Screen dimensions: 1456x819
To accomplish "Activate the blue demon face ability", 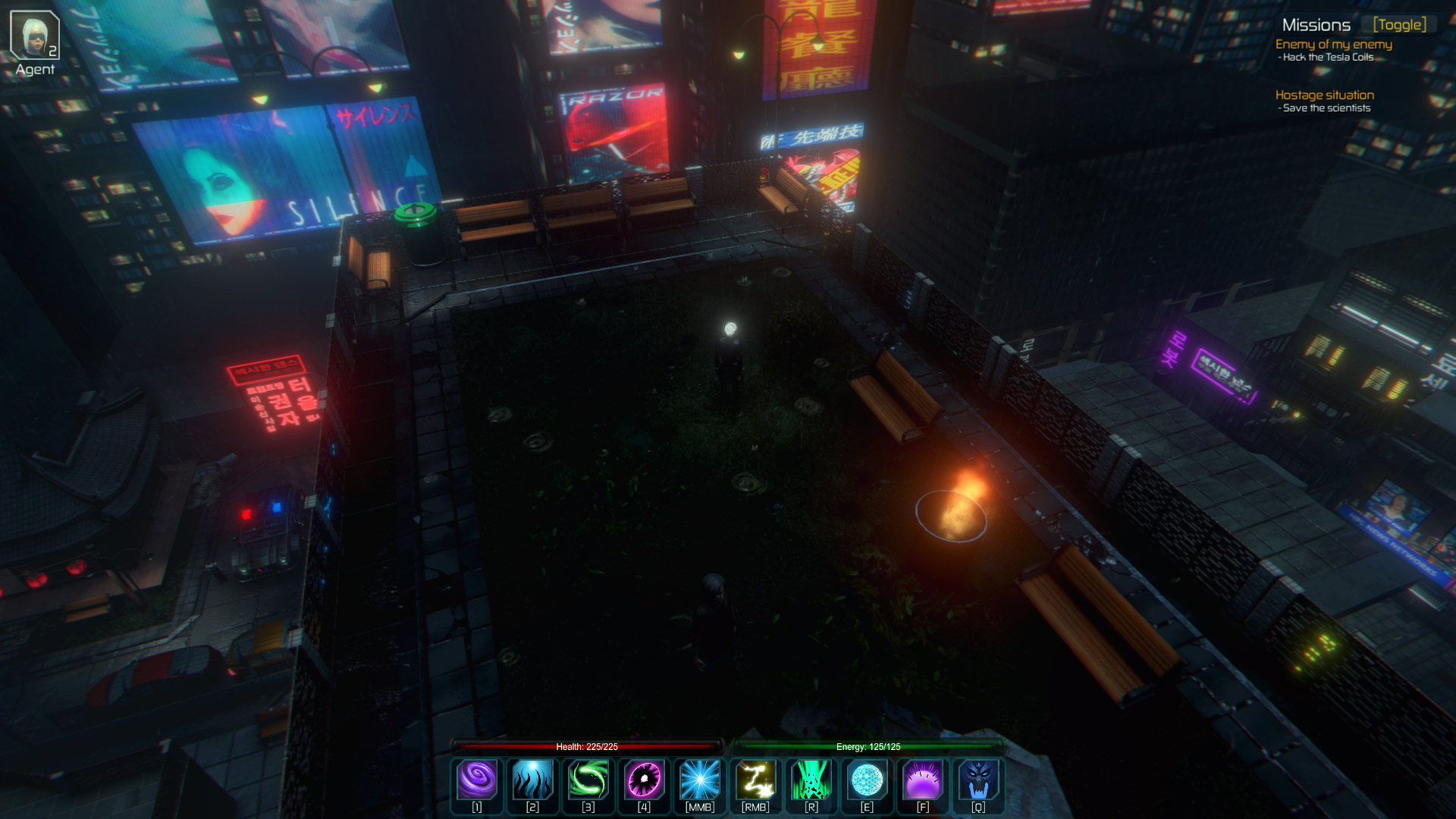I will (x=978, y=780).
